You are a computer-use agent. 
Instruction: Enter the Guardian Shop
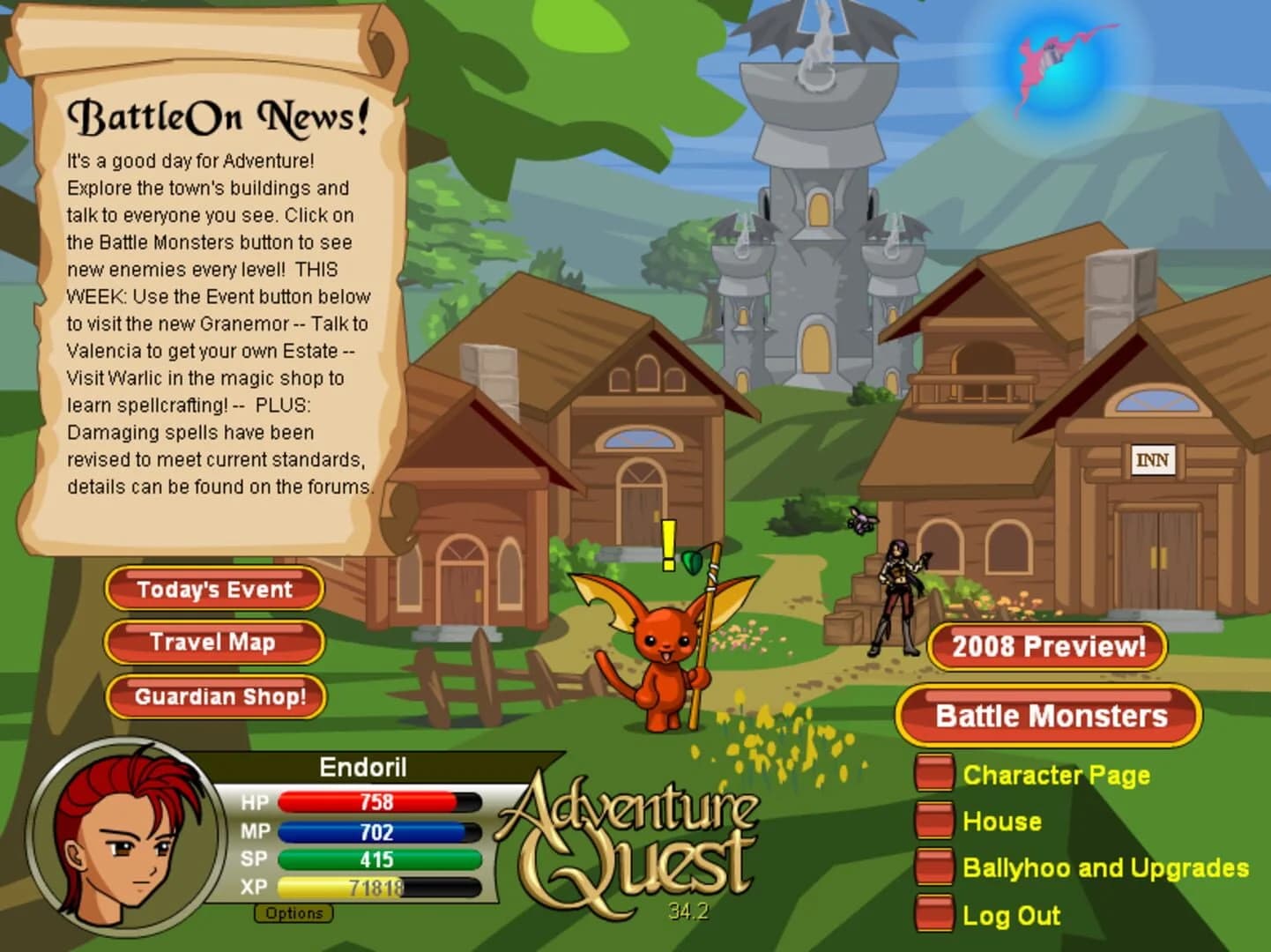point(215,696)
